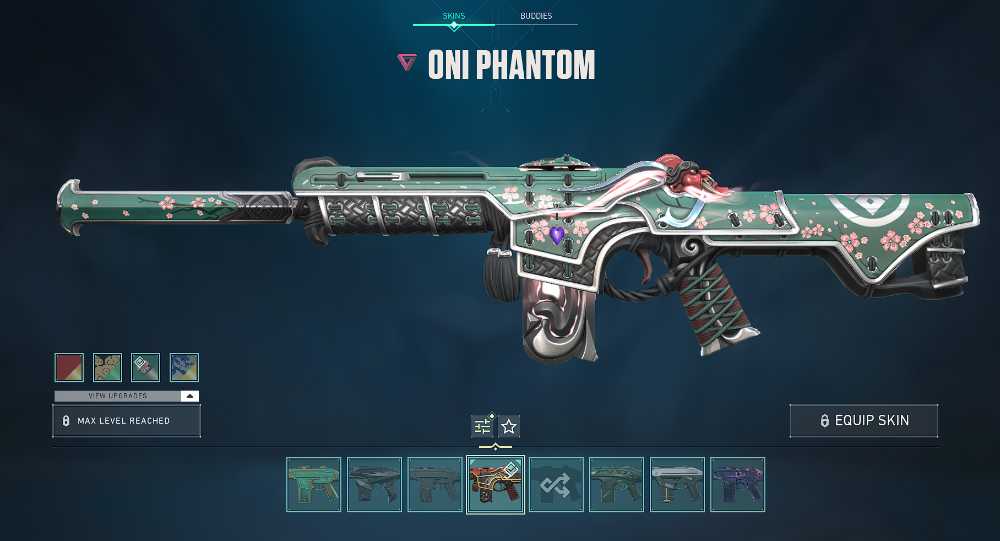Open the skin filter sliders icon

483,427
